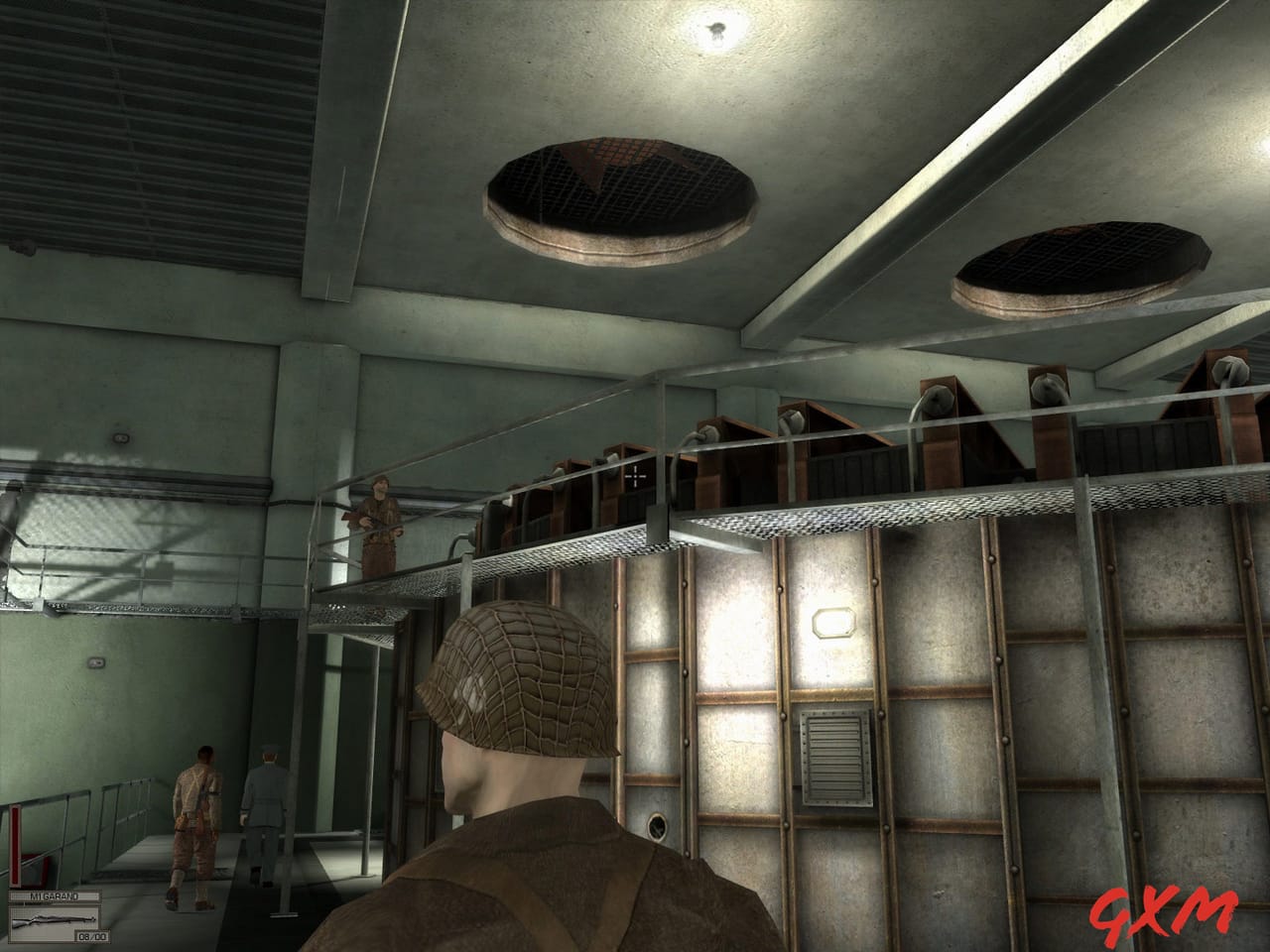Viewport: 1270px width, 952px height.
Task: Click the rifle thumbnail in the weapon HUD
Action: [55, 919]
